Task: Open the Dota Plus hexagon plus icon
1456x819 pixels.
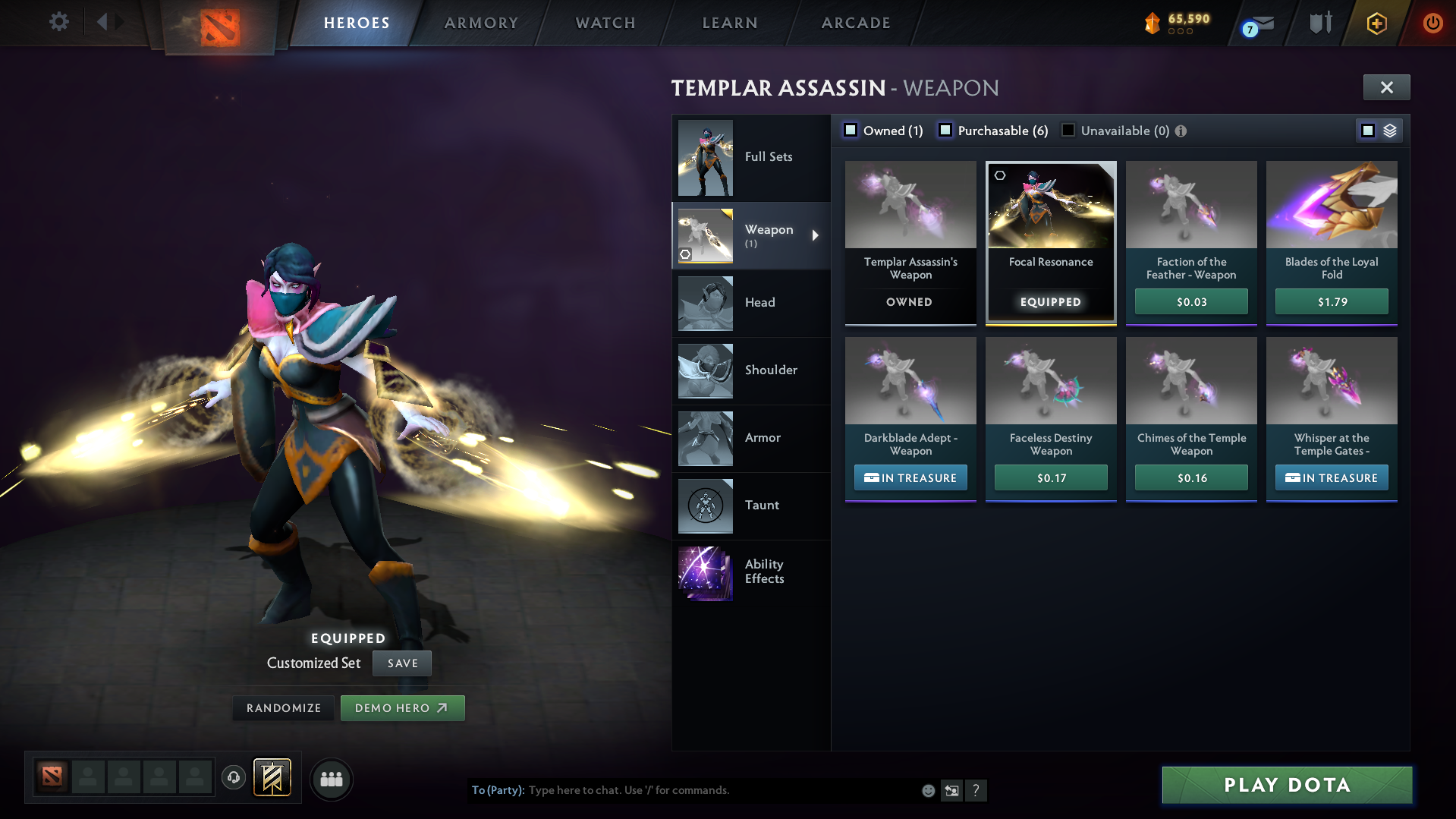Action: click(x=1376, y=24)
